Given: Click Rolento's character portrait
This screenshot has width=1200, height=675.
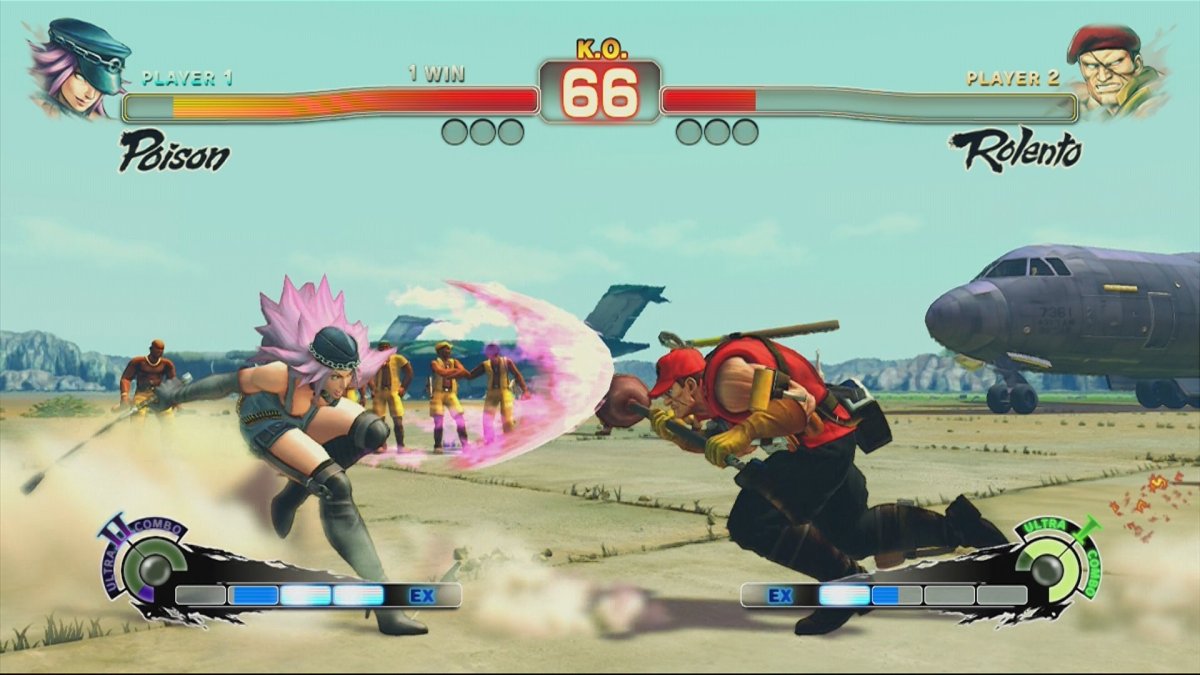Looking at the screenshot, I should pyautogui.click(x=1120, y=68).
